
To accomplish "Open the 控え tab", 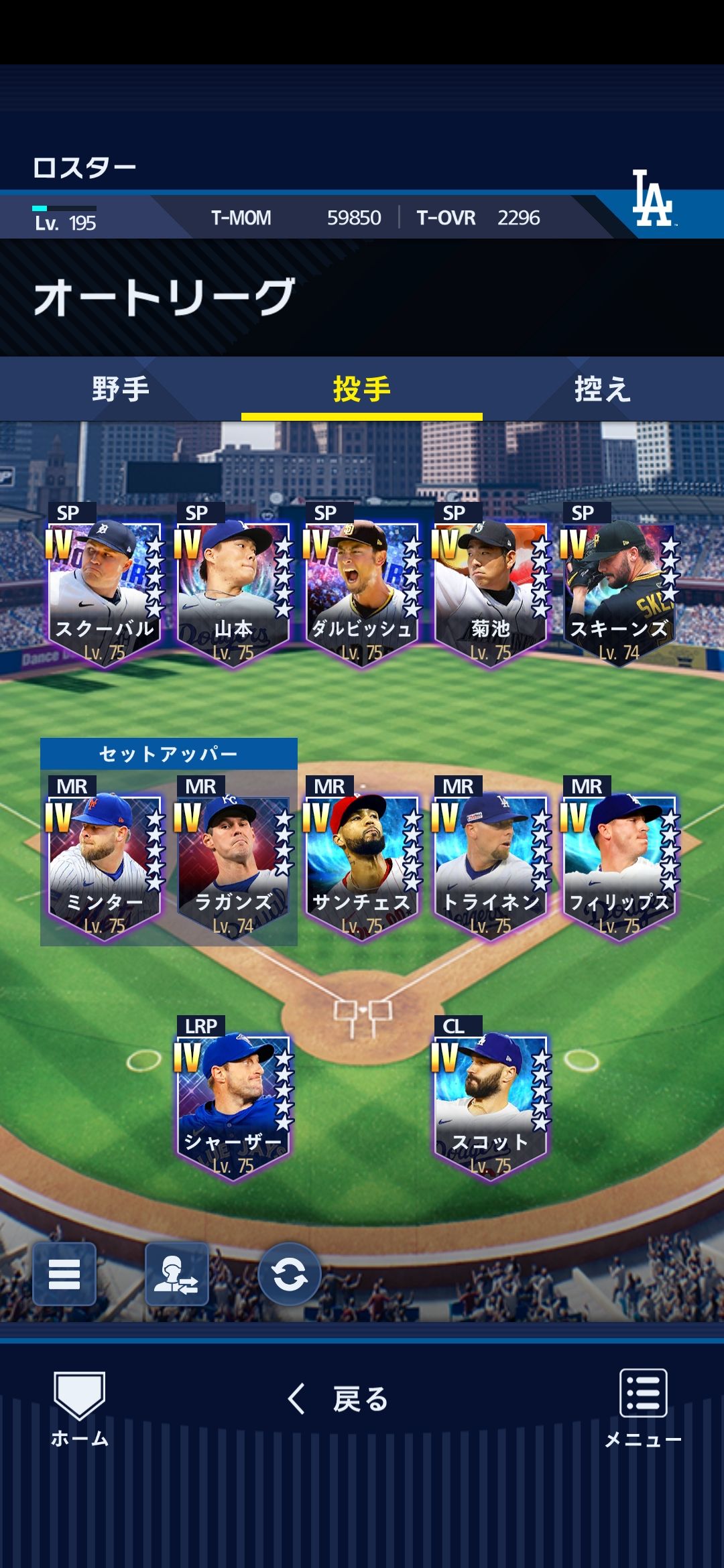I will (602, 389).
